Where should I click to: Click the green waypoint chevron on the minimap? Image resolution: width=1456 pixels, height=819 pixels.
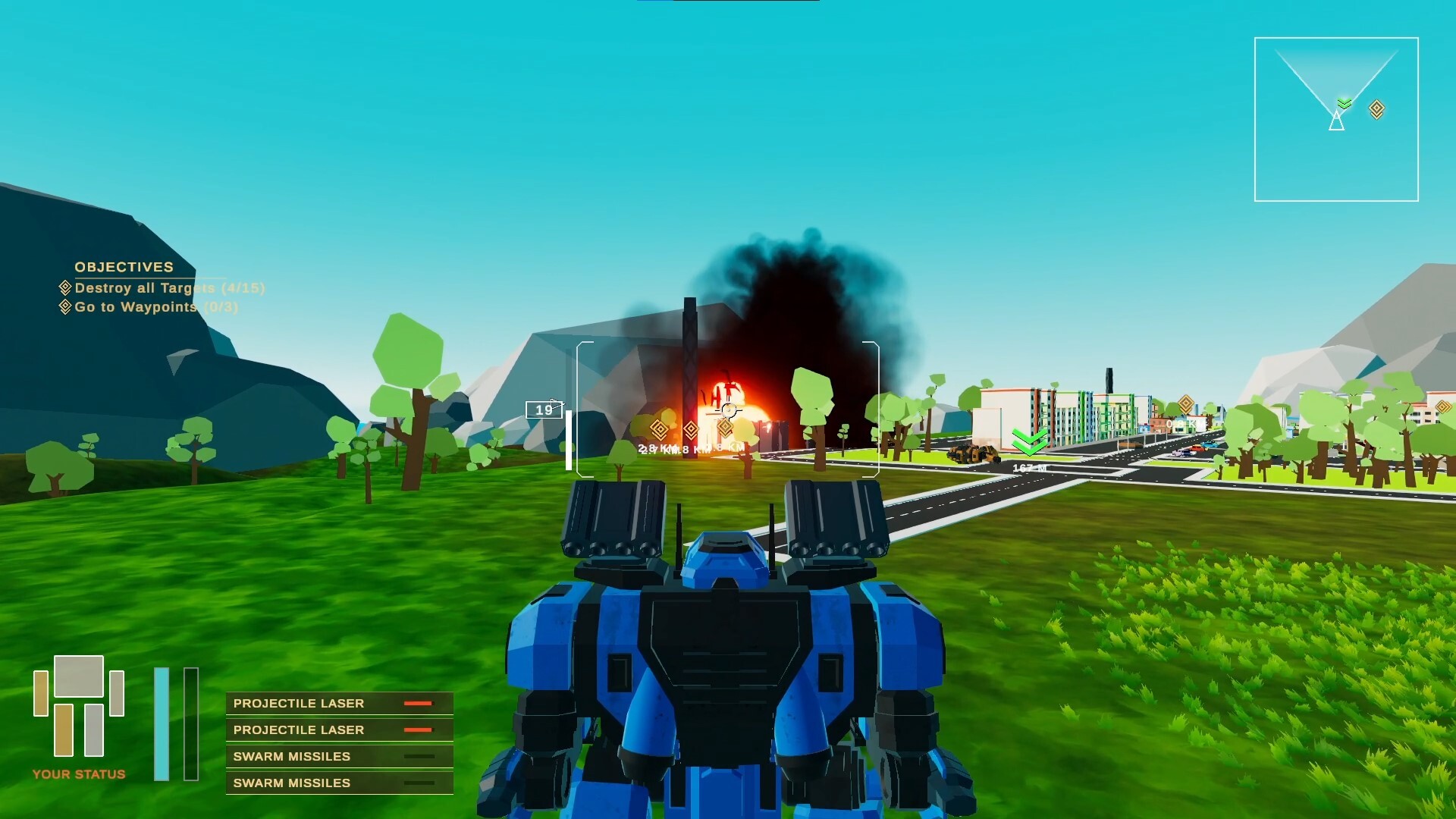pos(1345,103)
